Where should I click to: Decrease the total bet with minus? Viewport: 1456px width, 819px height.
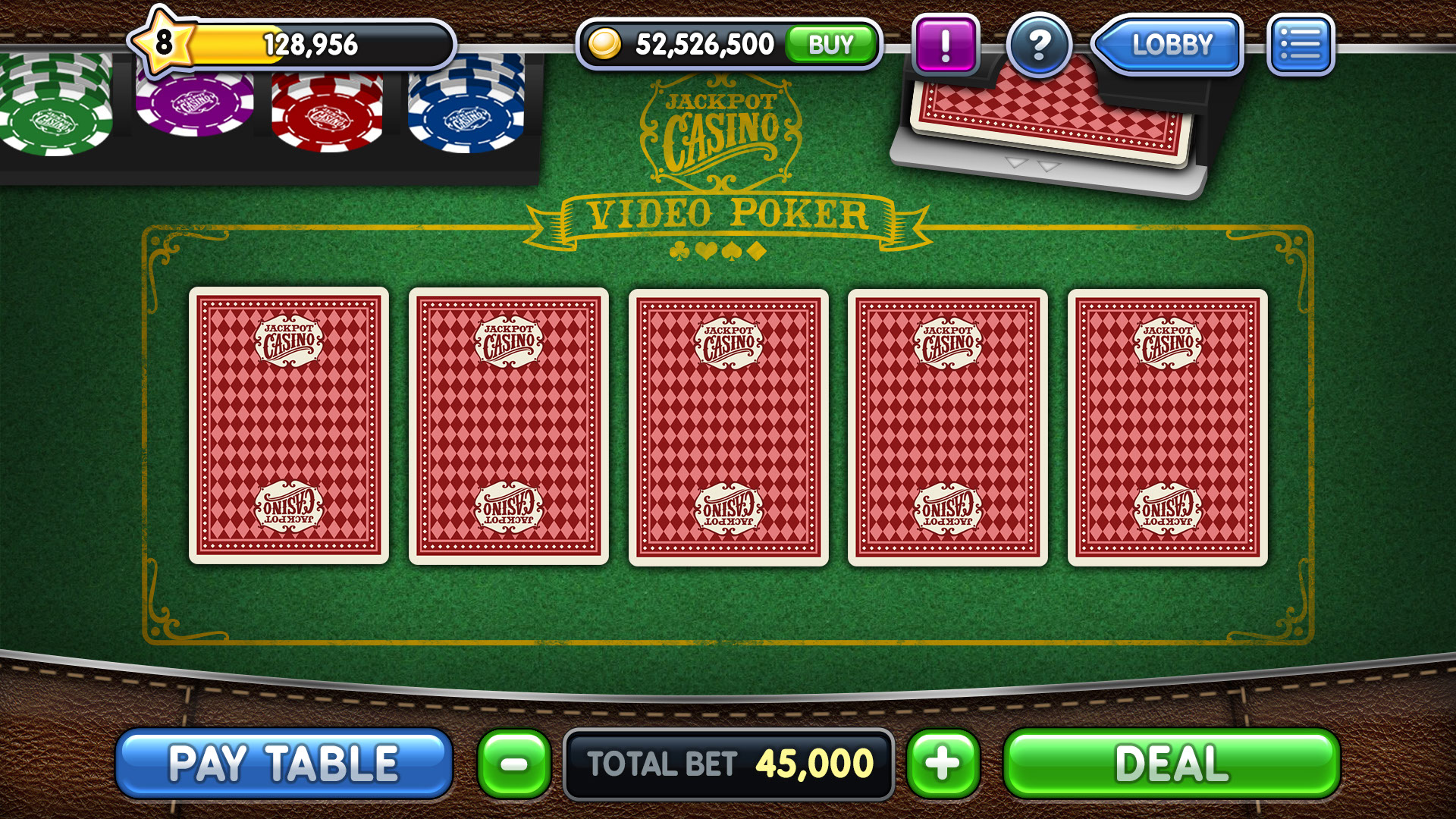click(515, 764)
